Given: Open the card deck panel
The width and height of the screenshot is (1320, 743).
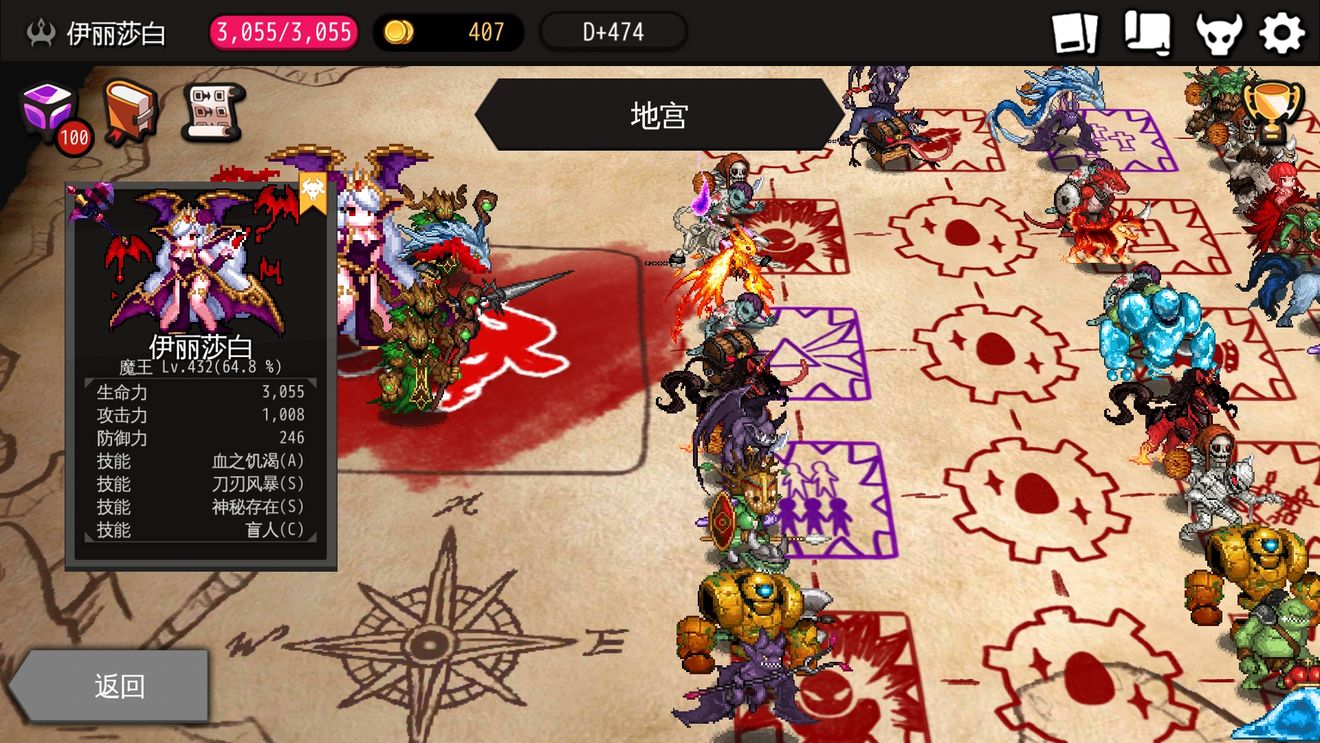Looking at the screenshot, I should (1077, 33).
